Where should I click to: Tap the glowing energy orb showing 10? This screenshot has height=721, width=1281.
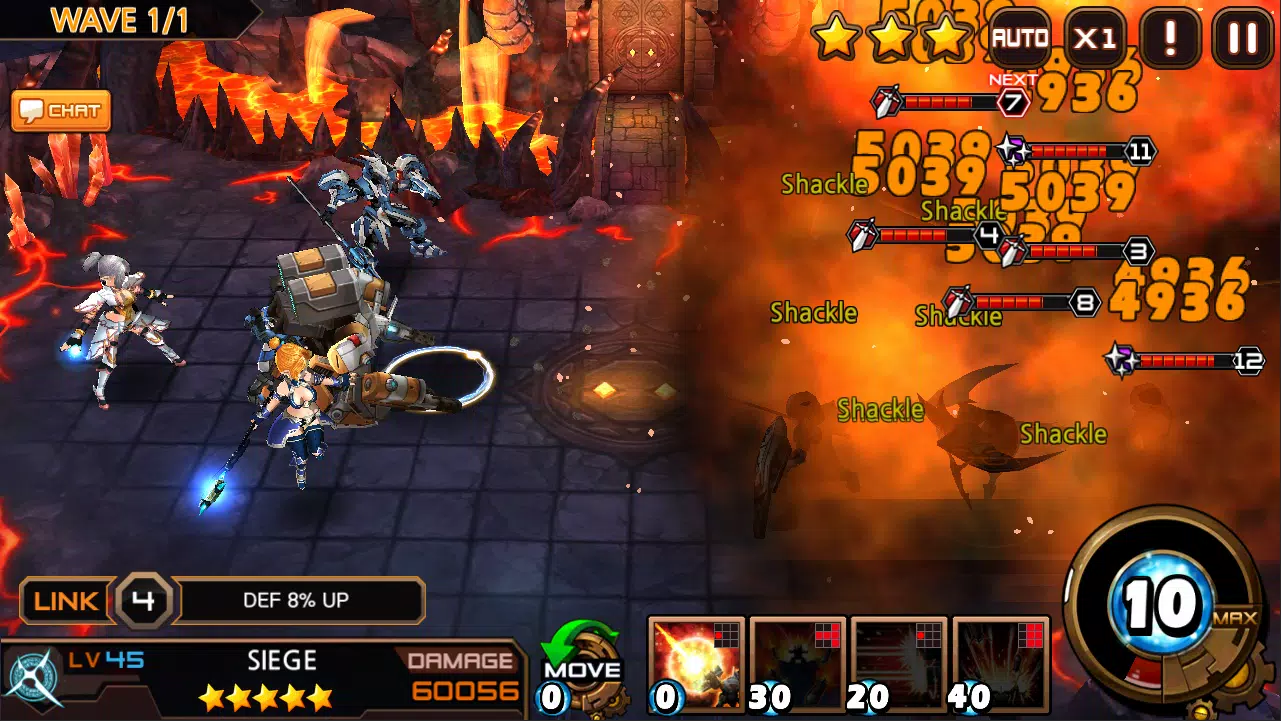click(1160, 601)
